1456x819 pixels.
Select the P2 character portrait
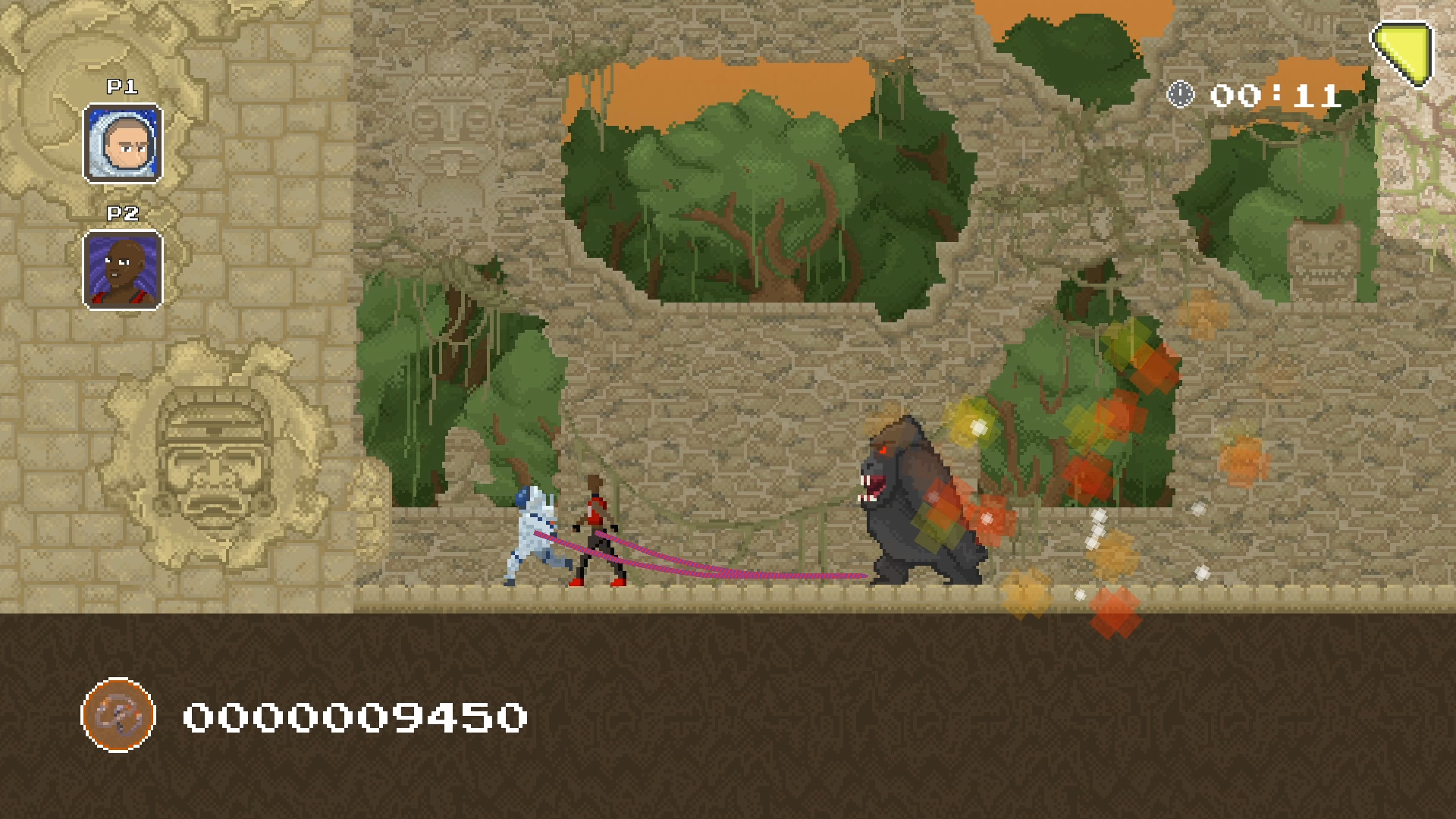click(122, 270)
